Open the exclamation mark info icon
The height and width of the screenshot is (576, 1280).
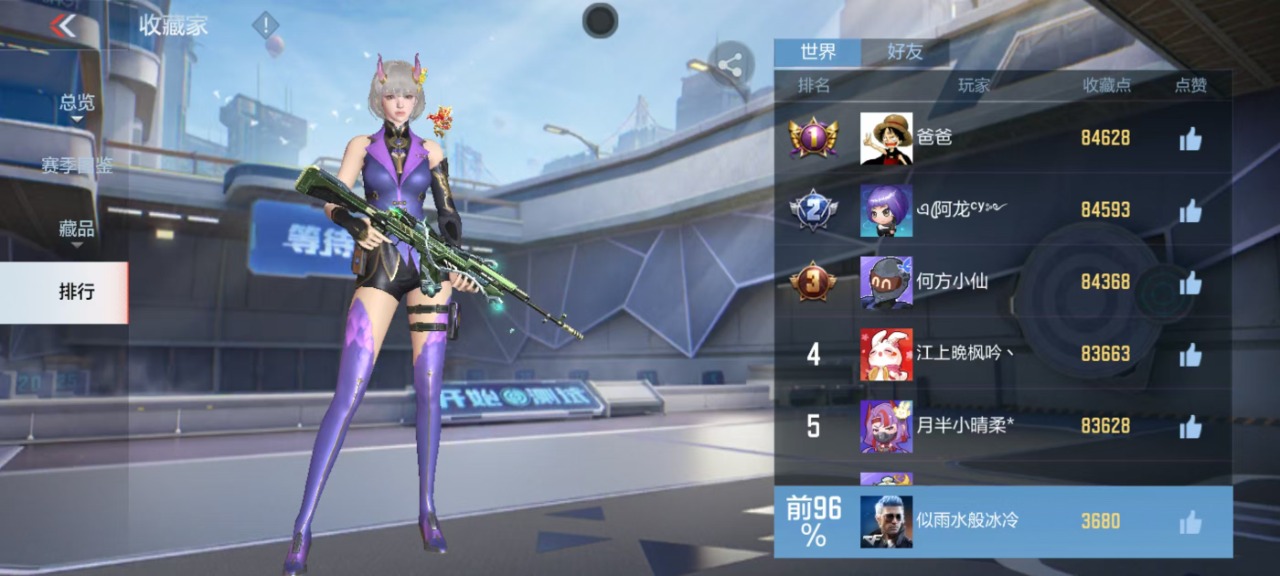[x=265, y=25]
